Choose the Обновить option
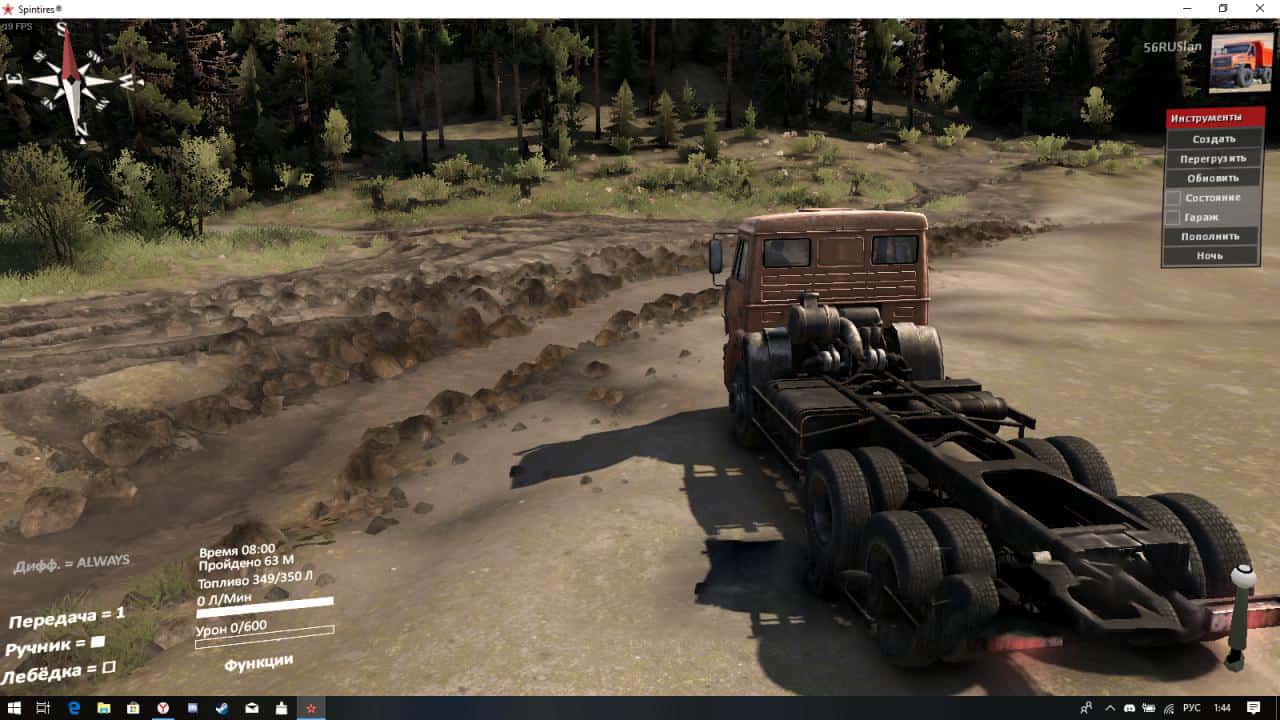 1214,177
